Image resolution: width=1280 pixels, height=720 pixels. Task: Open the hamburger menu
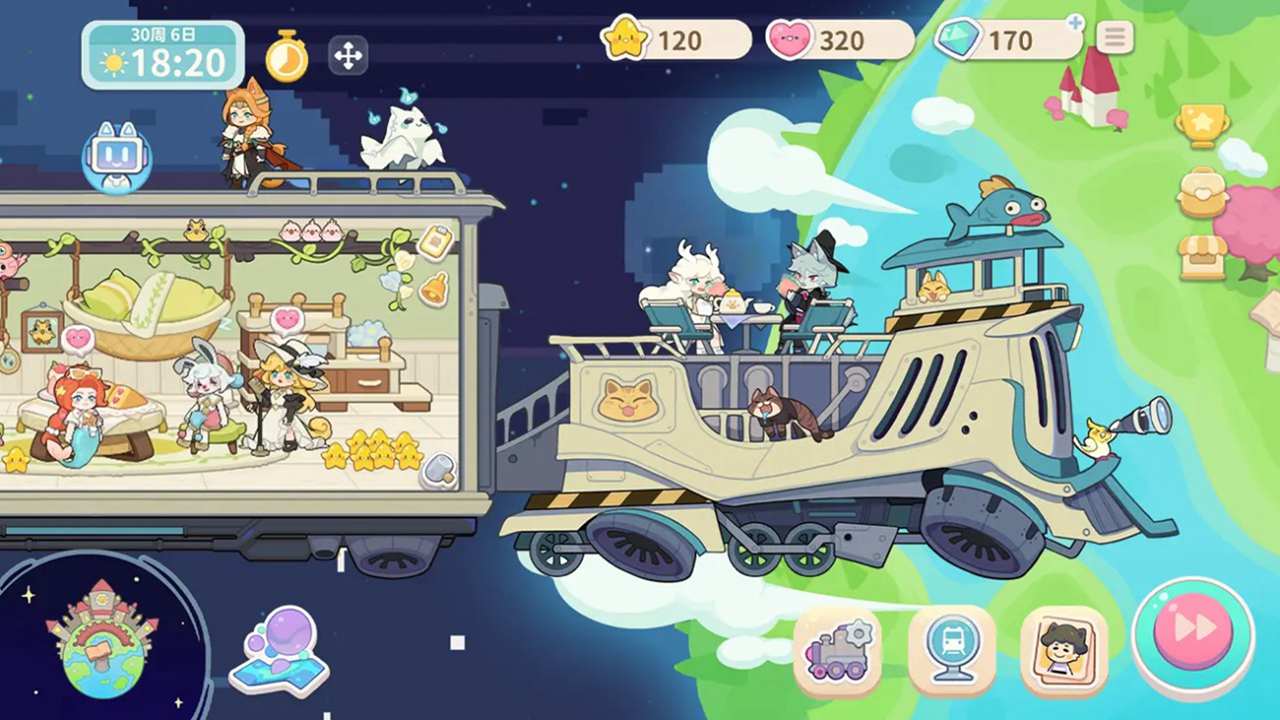(1114, 38)
